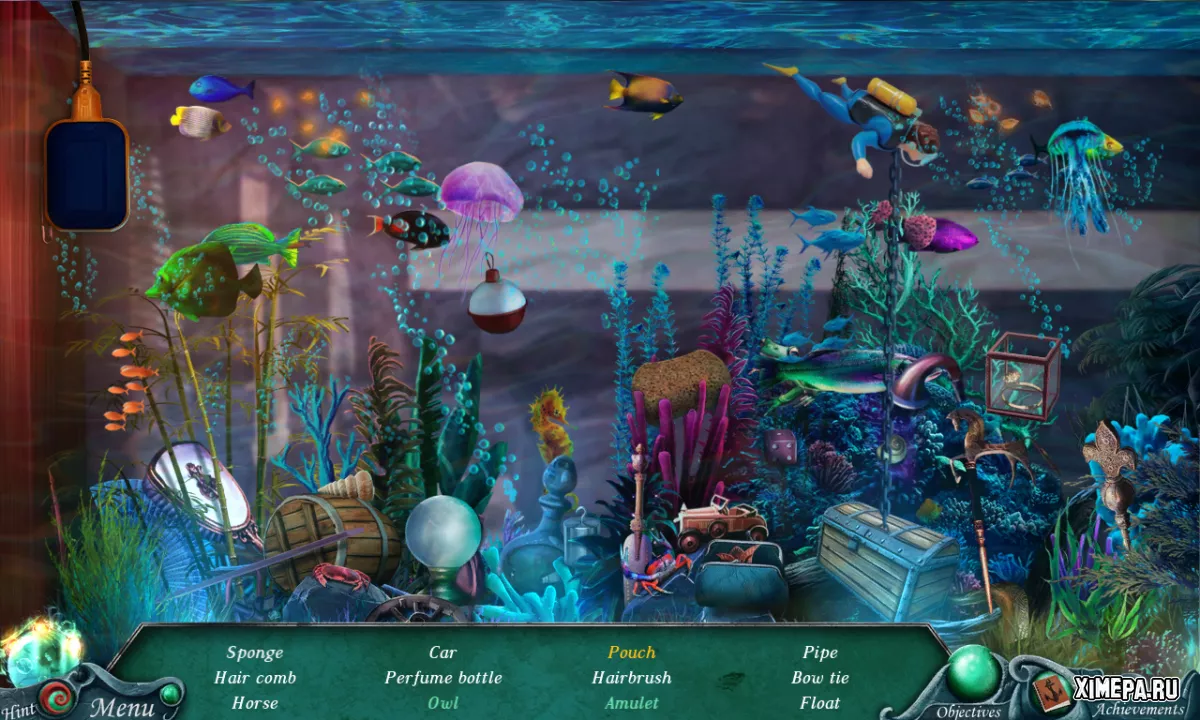Select Hairbrush in the item list
1200x720 pixels.
tap(632, 677)
